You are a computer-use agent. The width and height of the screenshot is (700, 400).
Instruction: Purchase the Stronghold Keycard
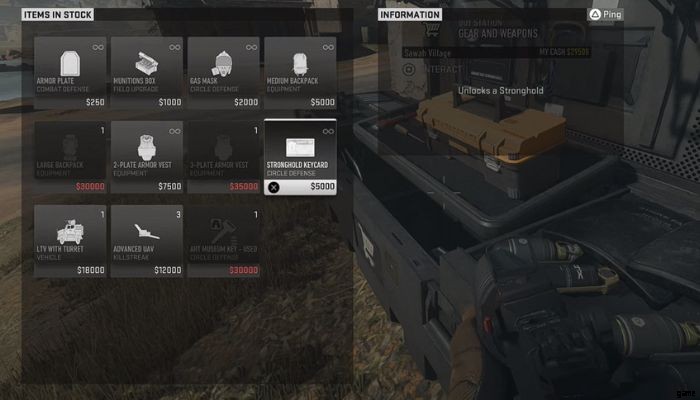click(300, 157)
